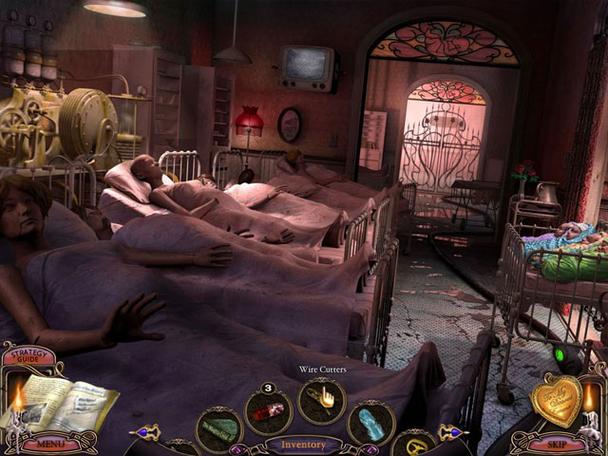Use the golden heart locket hint
Image resolution: width=608 pixels, height=456 pixels.
pos(556,399)
